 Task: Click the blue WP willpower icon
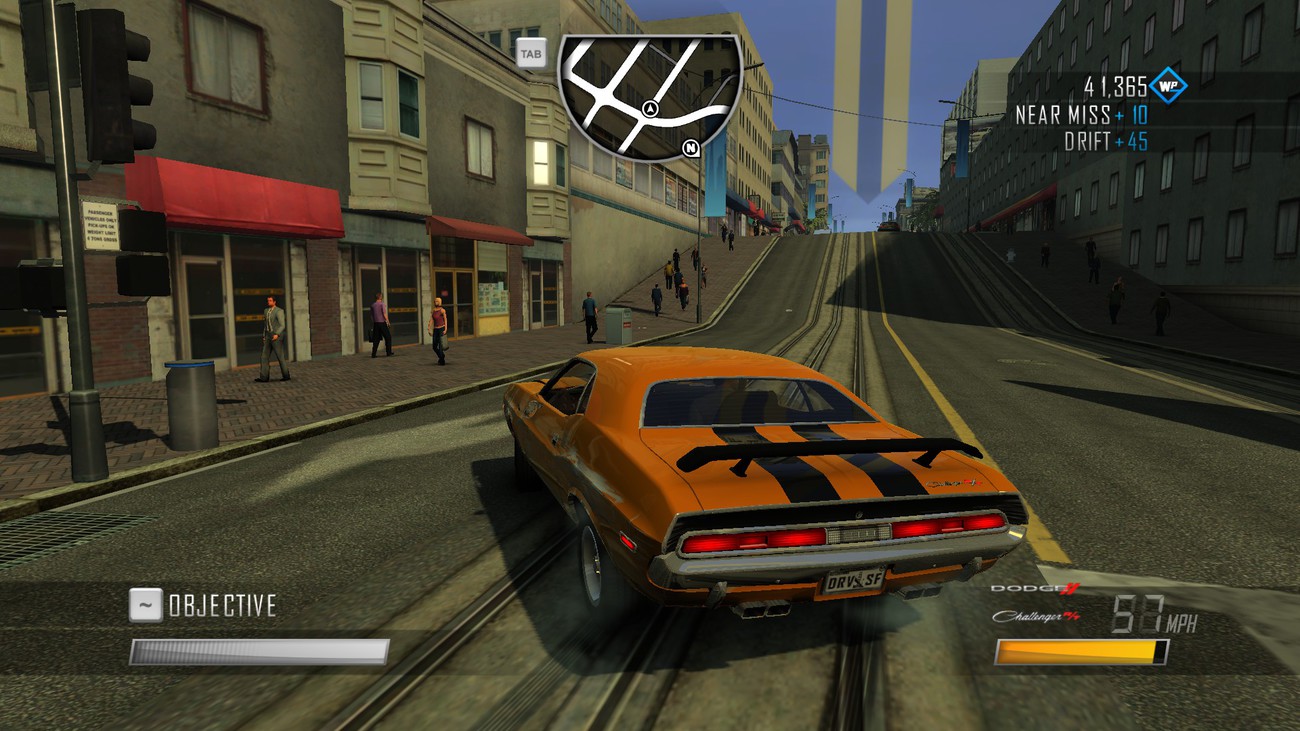click(x=1167, y=86)
